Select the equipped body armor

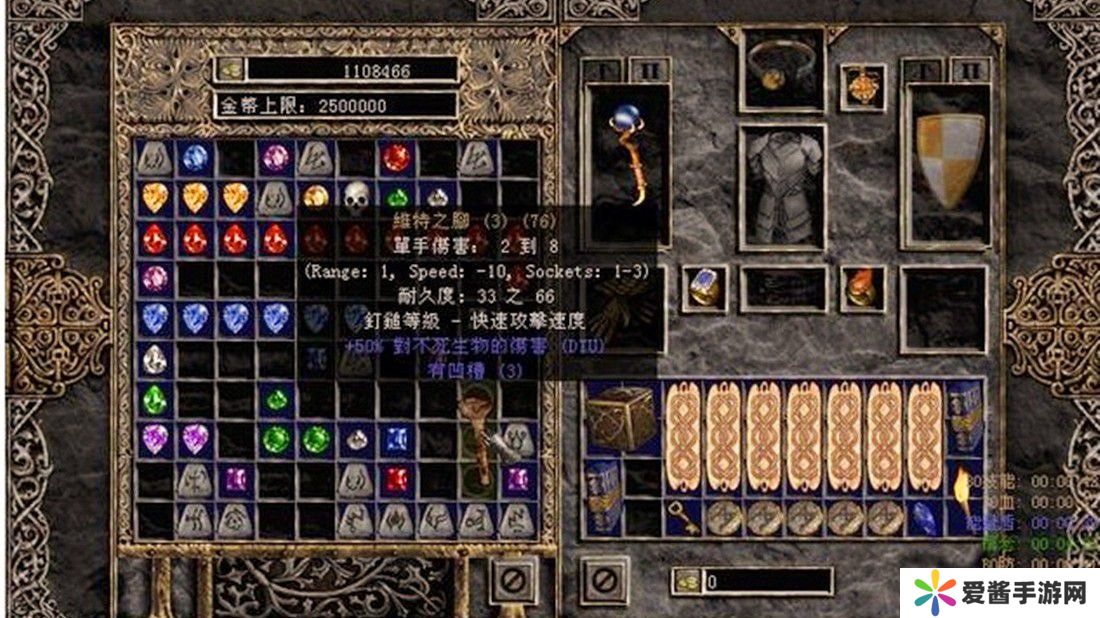pyautogui.click(x=783, y=186)
